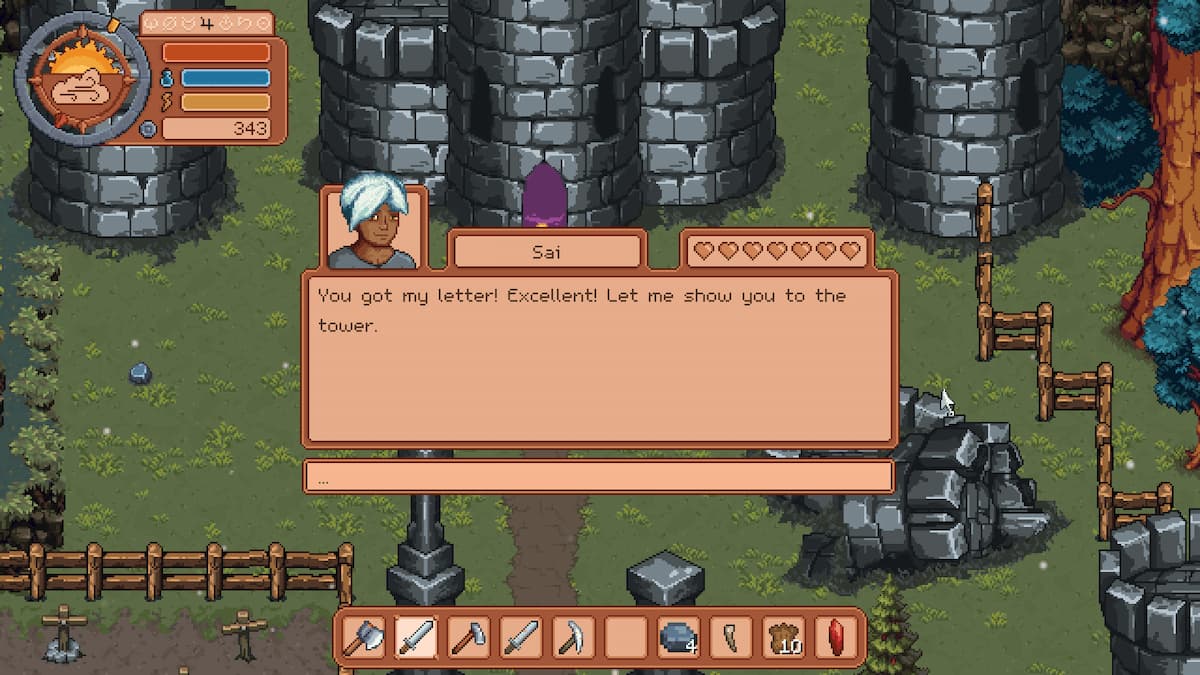This screenshot has height=675, width=1200.
Task: Select the unhighlighted sword beside the pickaxe
Action: (520, 637)
